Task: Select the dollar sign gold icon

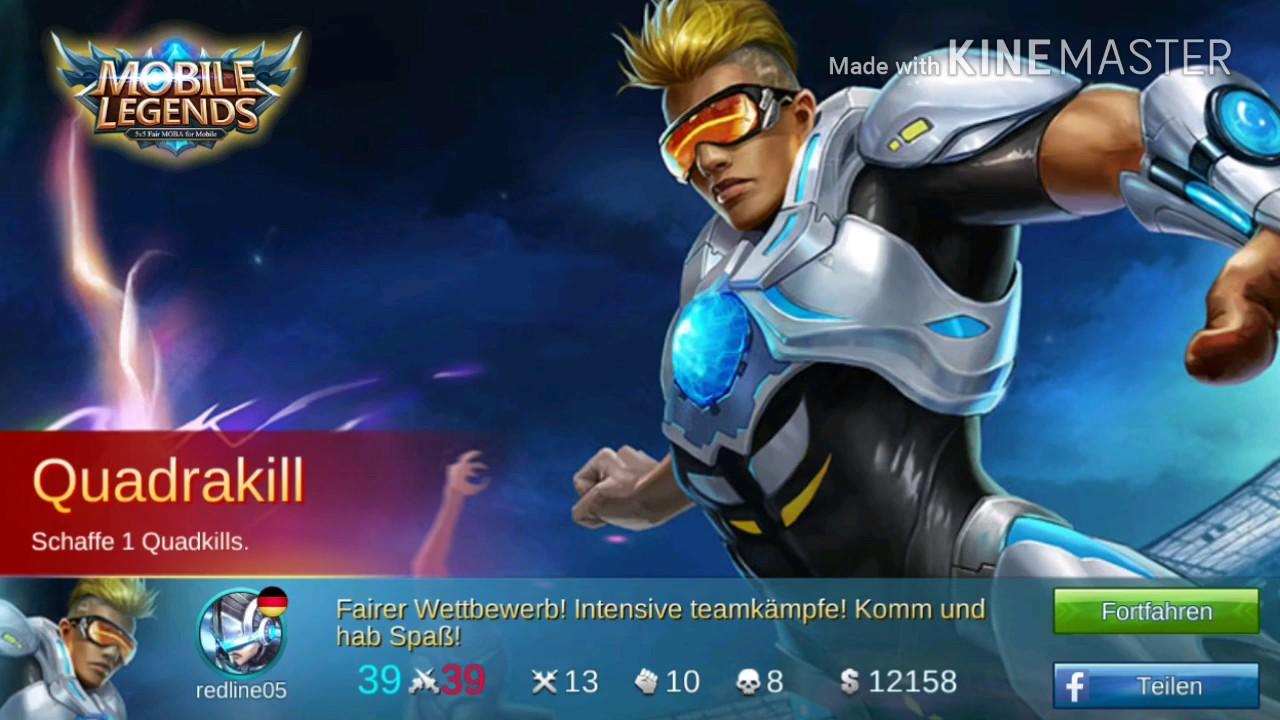Action: (x=851, y=681)
